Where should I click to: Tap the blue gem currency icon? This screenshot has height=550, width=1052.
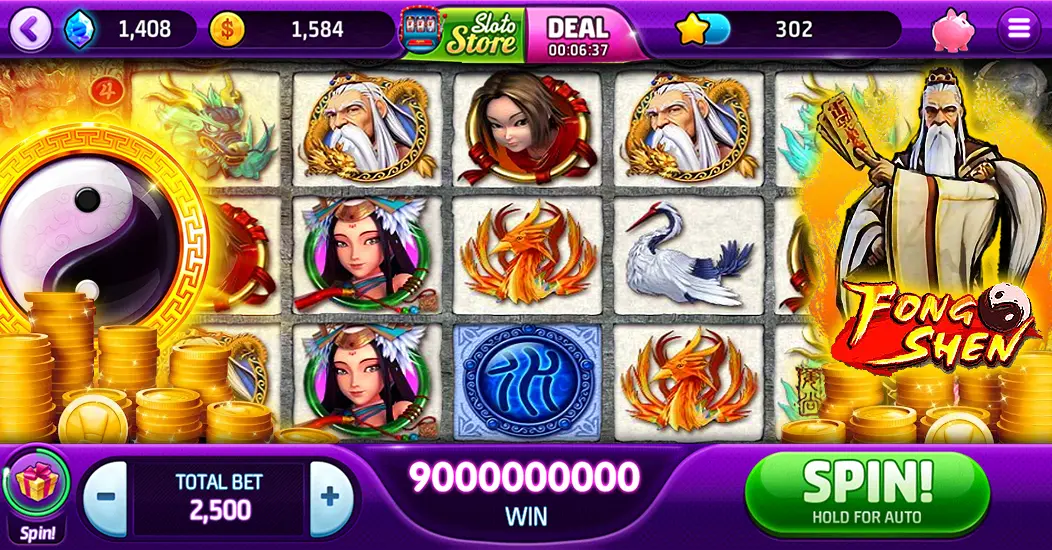[x=79, y=30]
